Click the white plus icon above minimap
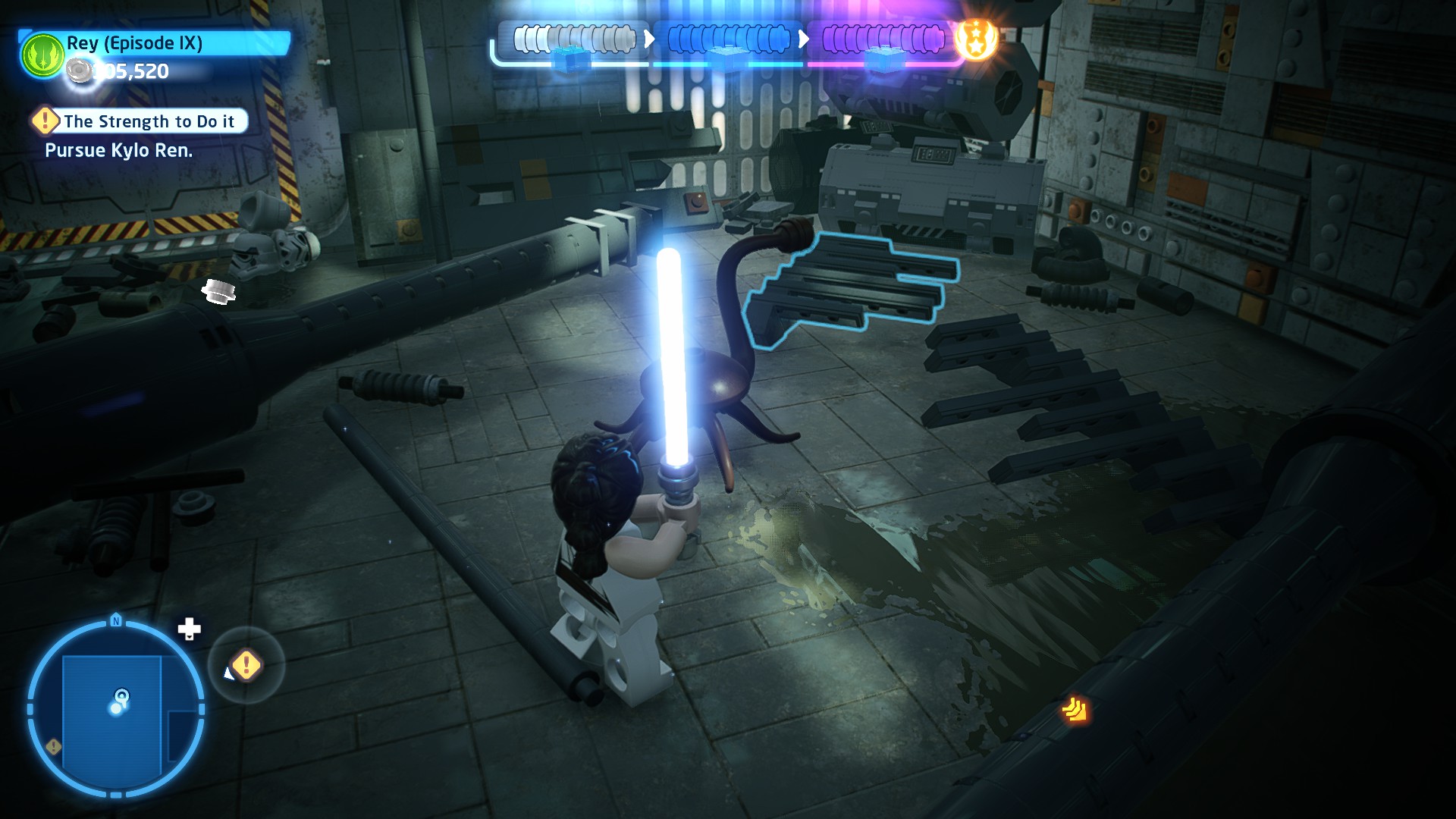The width and height of the screenshot is (1456, 819). coord(189,629)
